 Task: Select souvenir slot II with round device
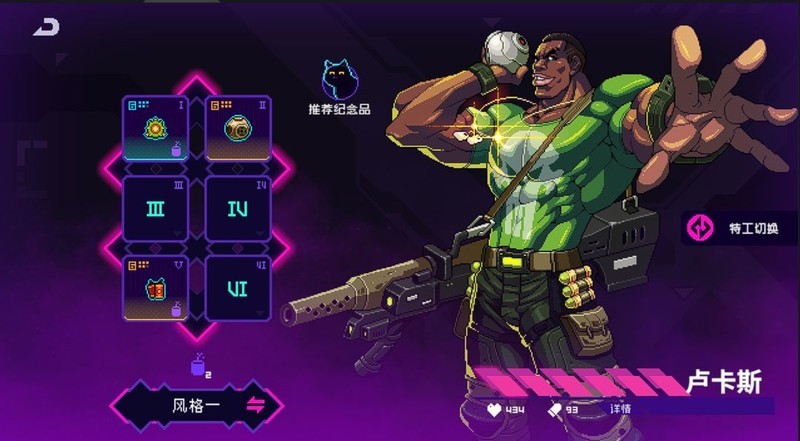(238, 128)
